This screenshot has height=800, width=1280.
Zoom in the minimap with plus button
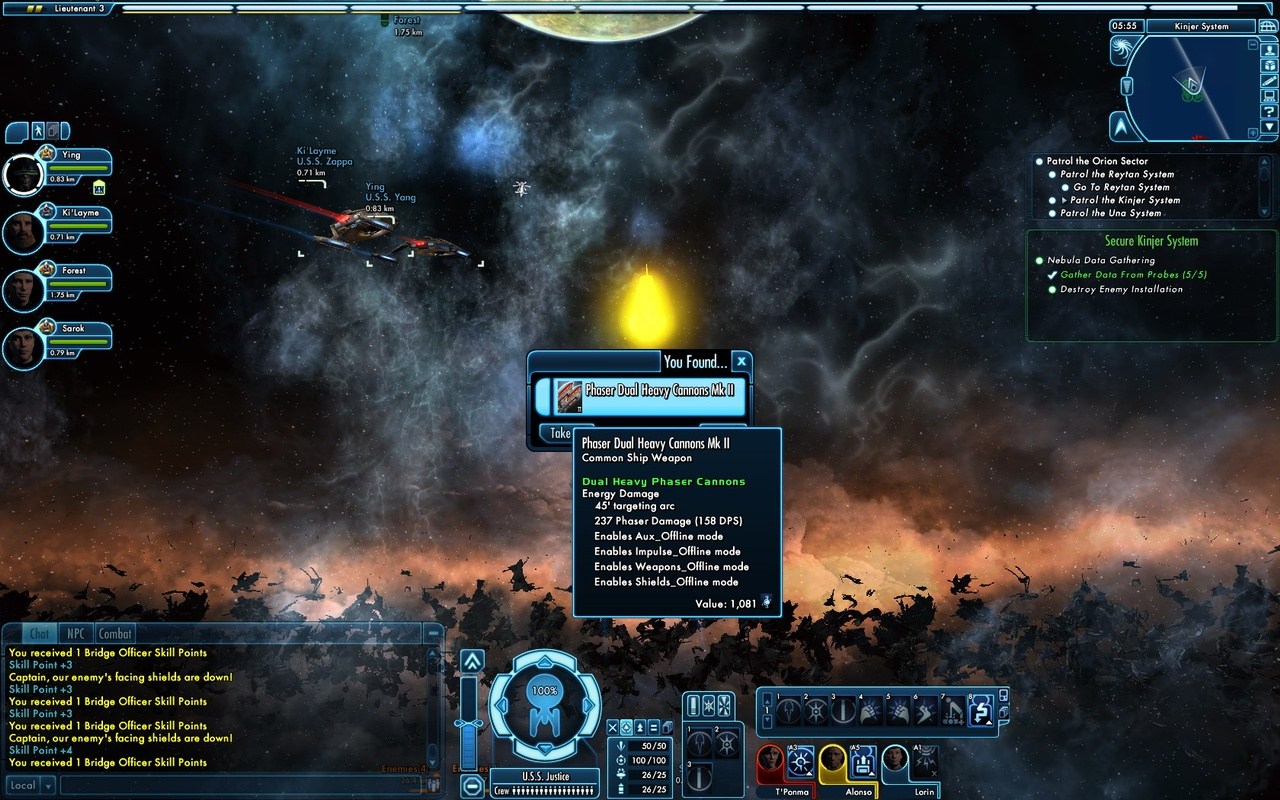[1253, 132]
